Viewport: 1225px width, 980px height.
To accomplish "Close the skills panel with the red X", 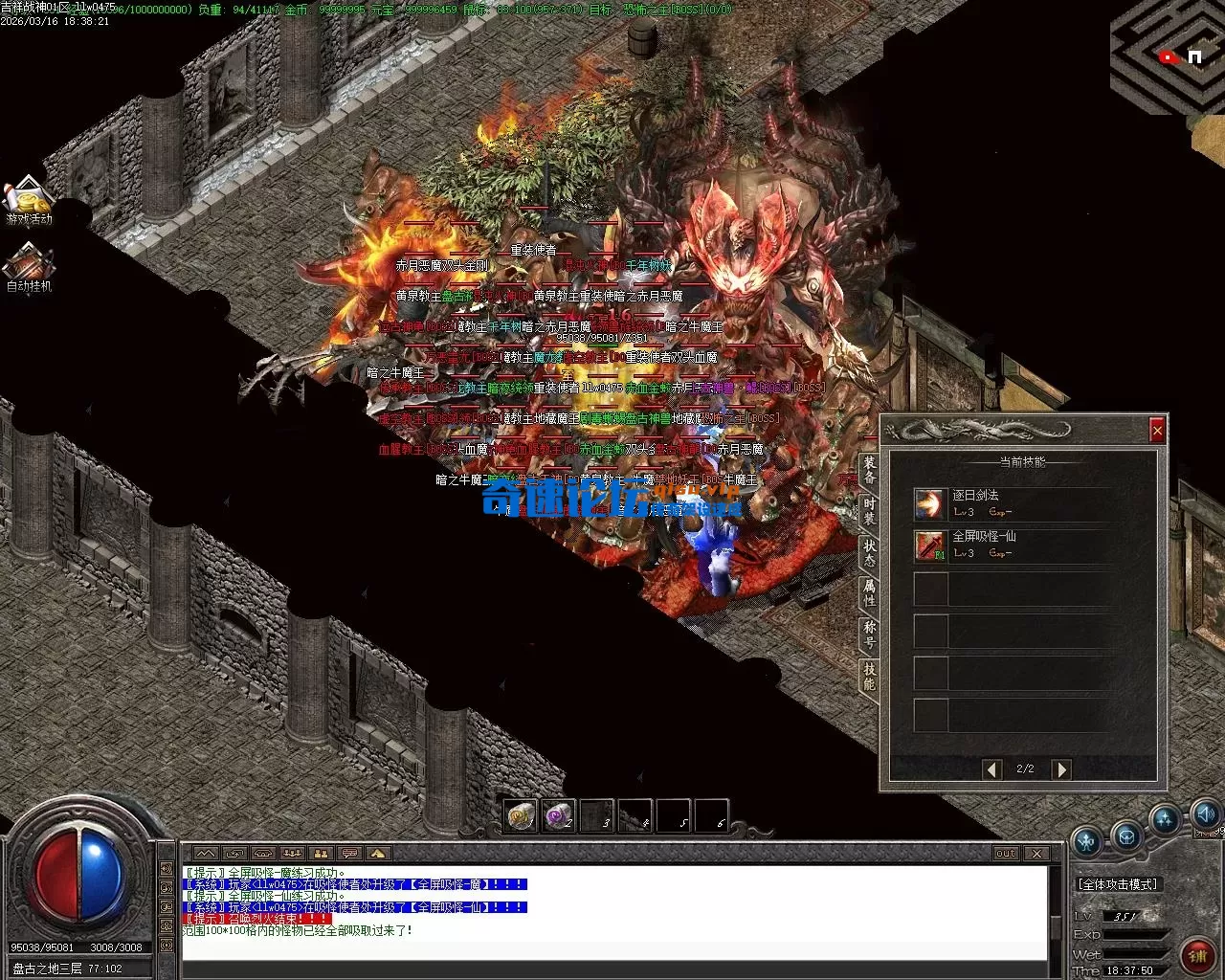I will (1157, 431).
